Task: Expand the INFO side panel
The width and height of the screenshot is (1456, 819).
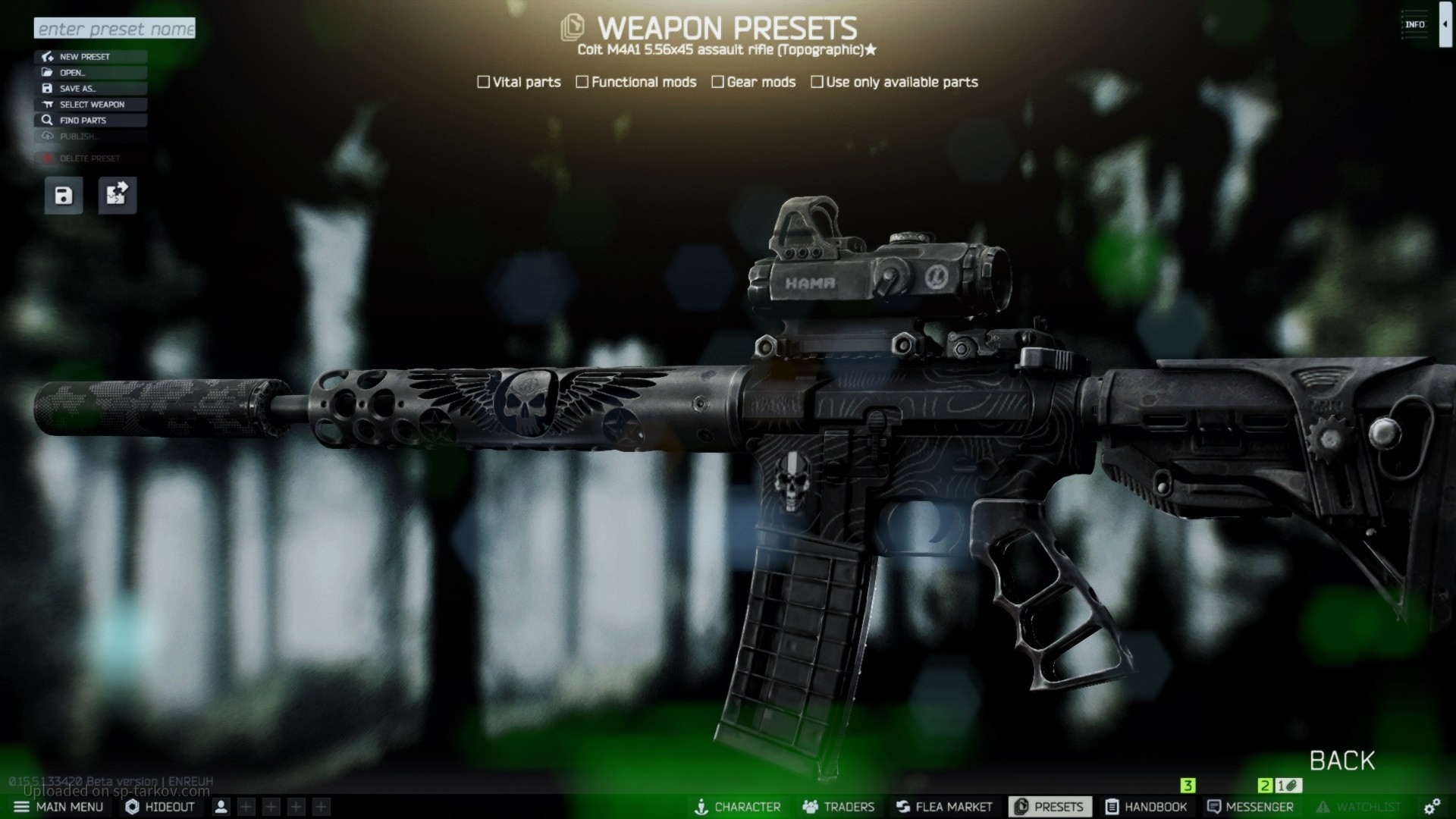Action: 1445,25
